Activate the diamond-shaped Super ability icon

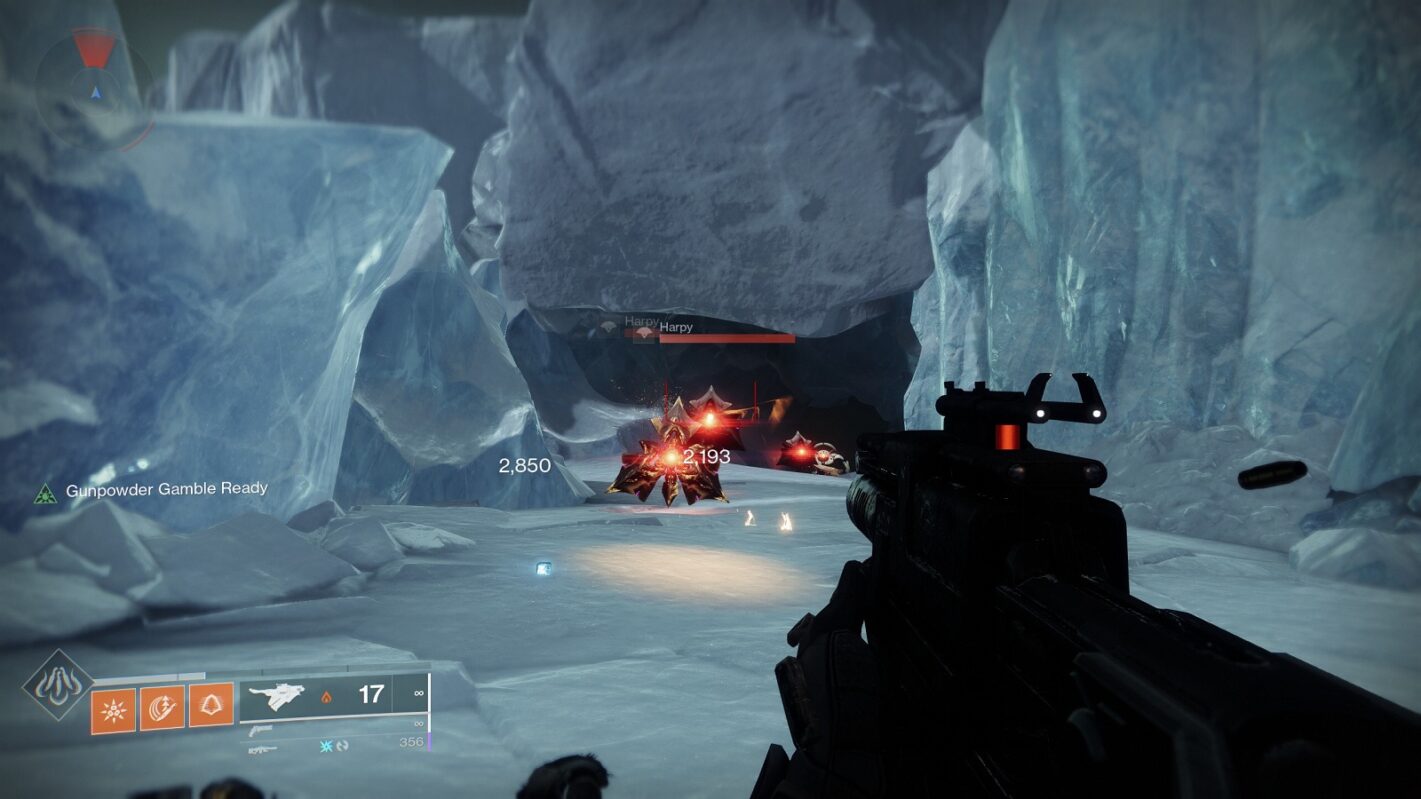[x=58, y=685]
